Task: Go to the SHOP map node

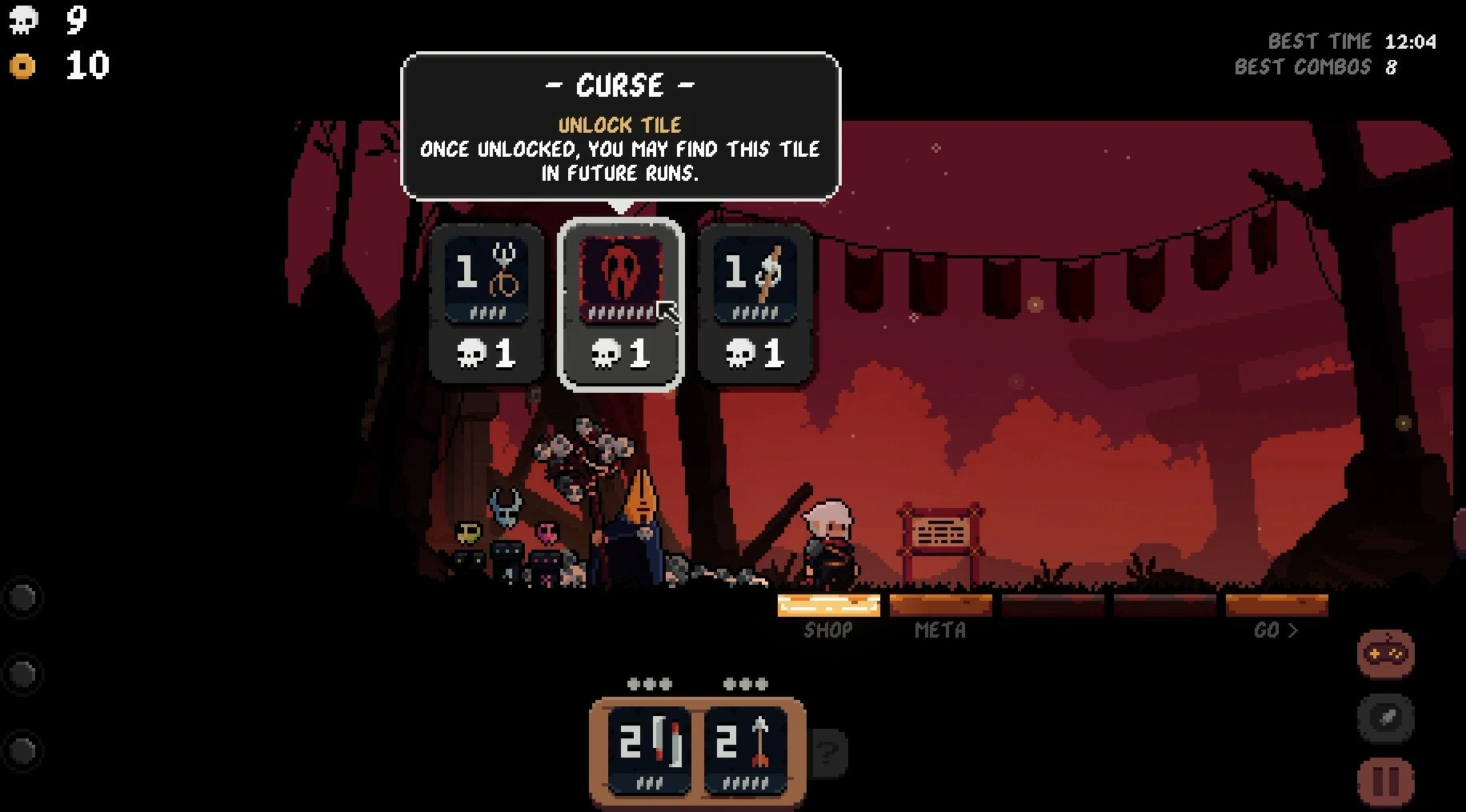Action: tap(828, 606)
